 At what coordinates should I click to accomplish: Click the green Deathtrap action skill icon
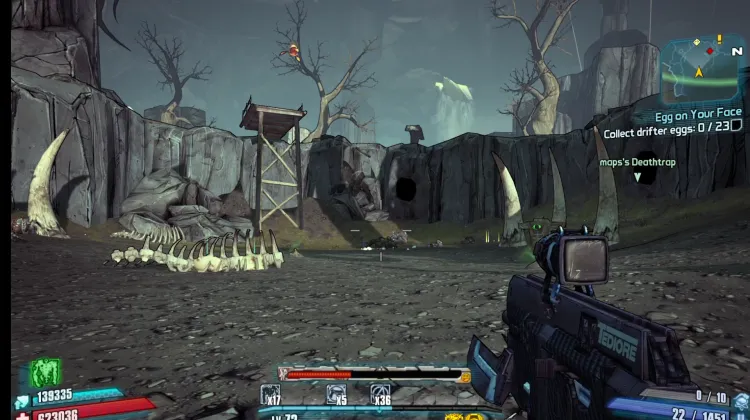pyautogui.click(x=45, y=373)
